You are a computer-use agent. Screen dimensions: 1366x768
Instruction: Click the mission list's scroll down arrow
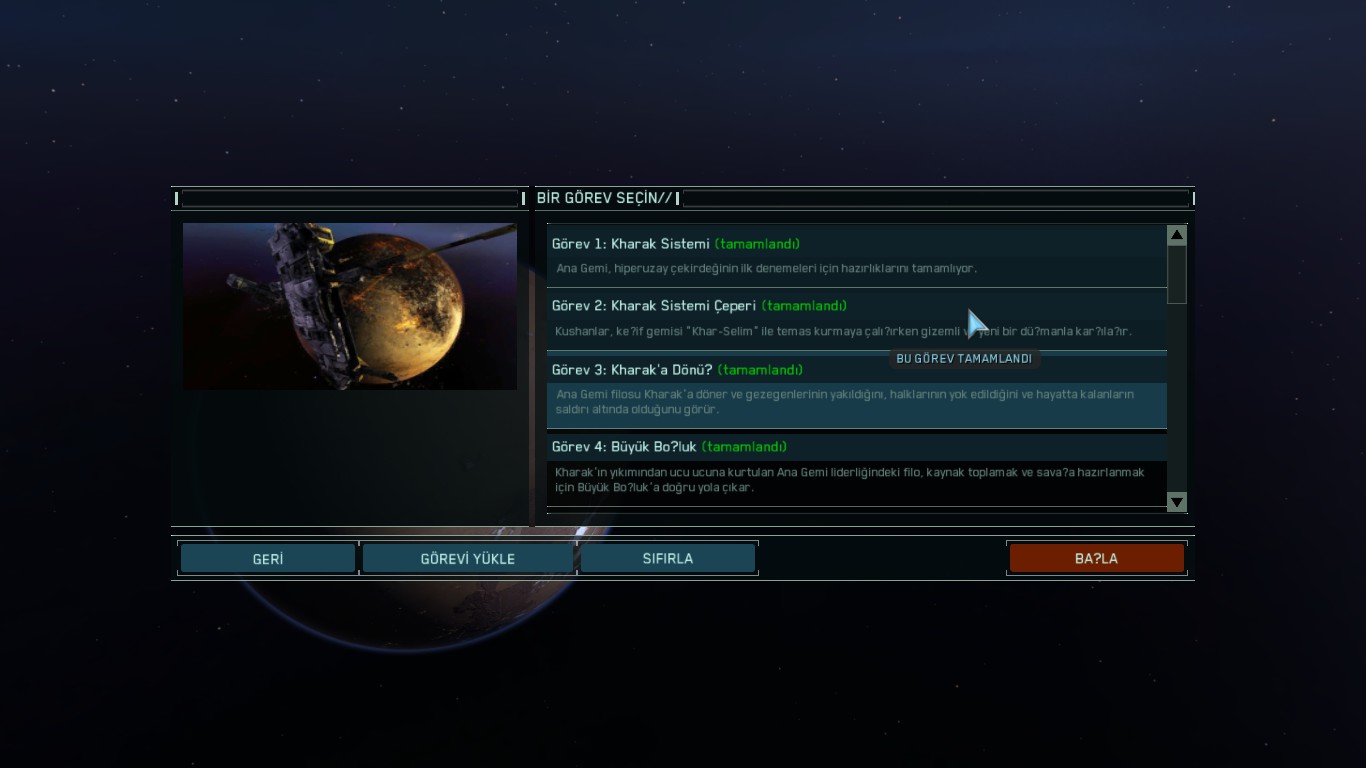coord(1177,502)
